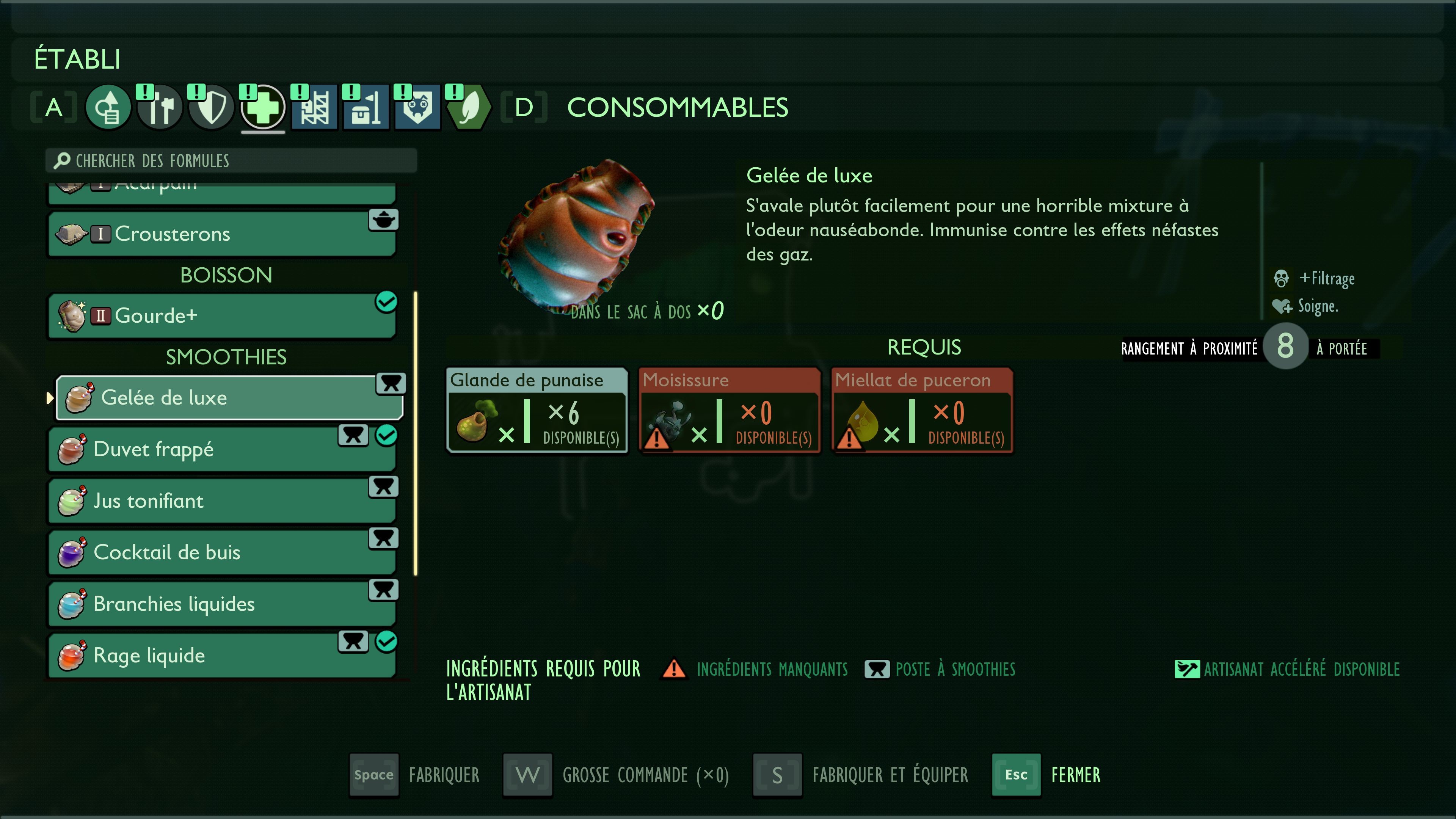Toggle the checkmark on Duvet frappé
The width and height of the screenshot is (1456, 819).
pyautogui.click(x=387, y=435)
